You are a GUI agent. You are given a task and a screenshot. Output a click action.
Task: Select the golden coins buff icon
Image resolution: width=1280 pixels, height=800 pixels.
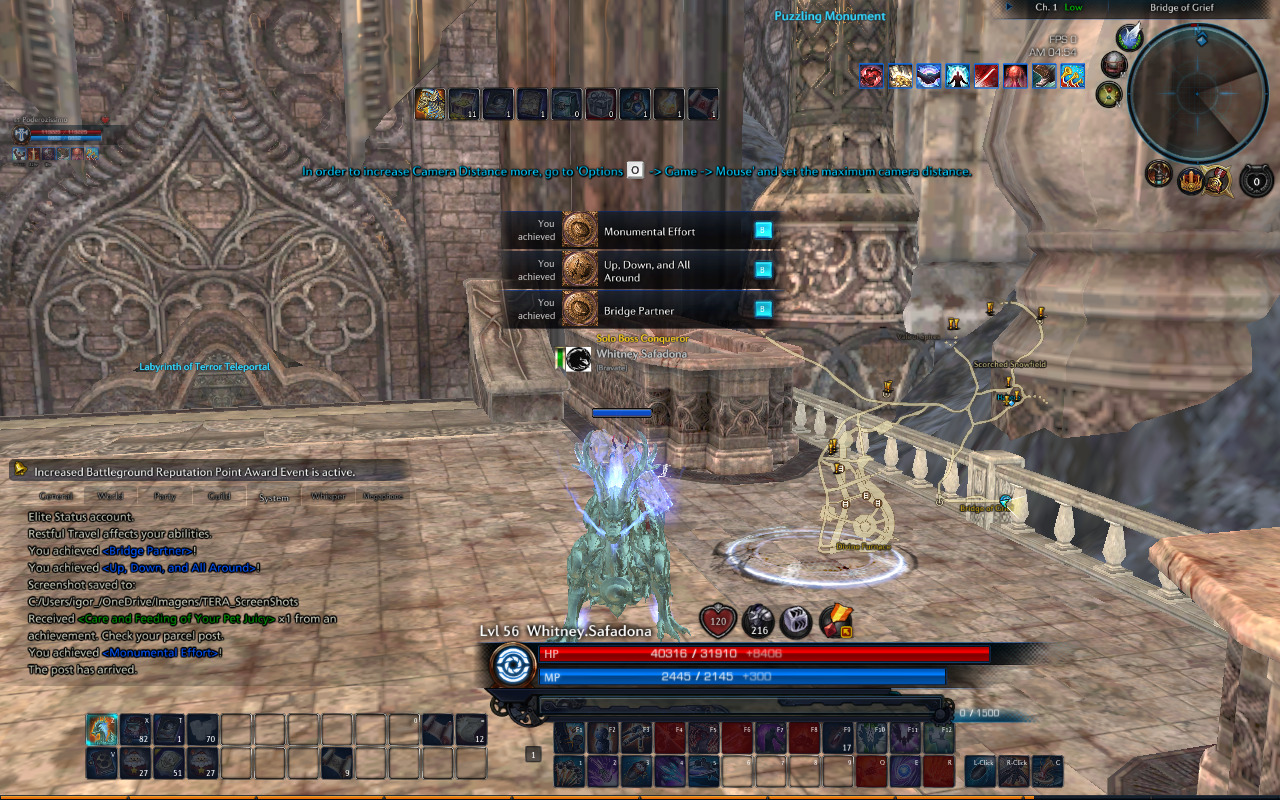point(899,77)
